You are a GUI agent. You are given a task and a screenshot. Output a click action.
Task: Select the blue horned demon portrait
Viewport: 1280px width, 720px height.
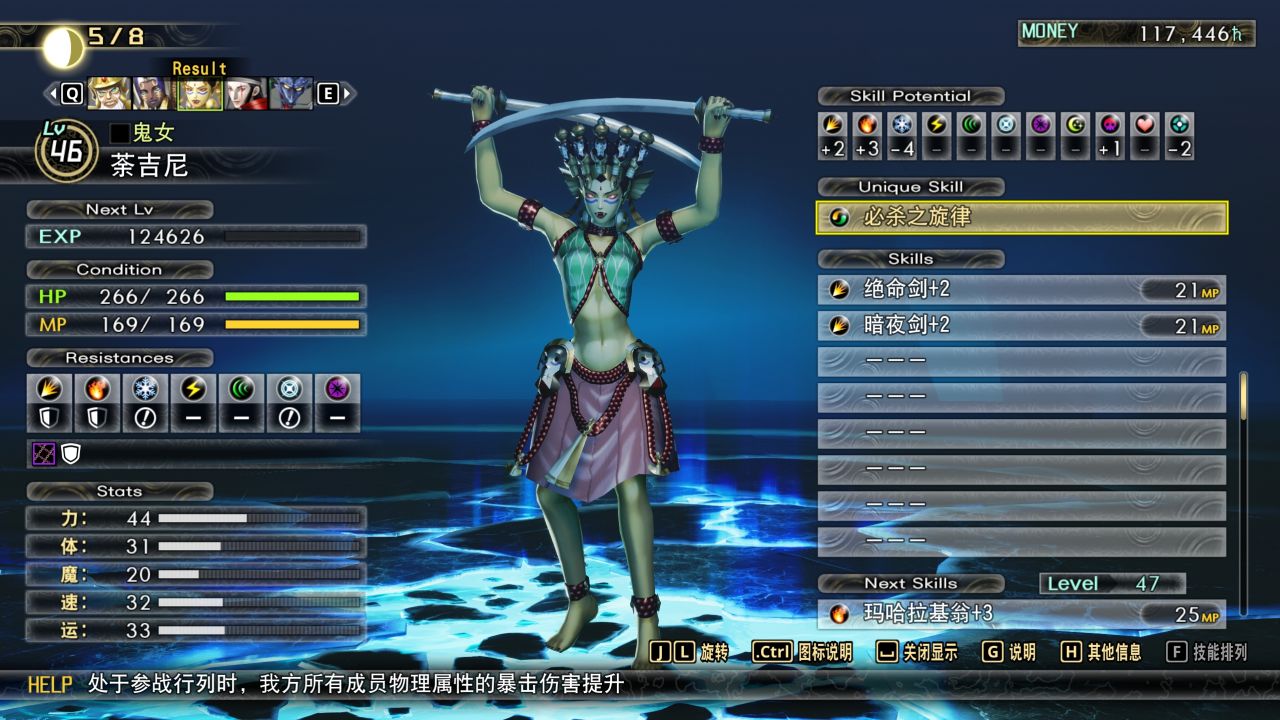(x=290, y=94)
